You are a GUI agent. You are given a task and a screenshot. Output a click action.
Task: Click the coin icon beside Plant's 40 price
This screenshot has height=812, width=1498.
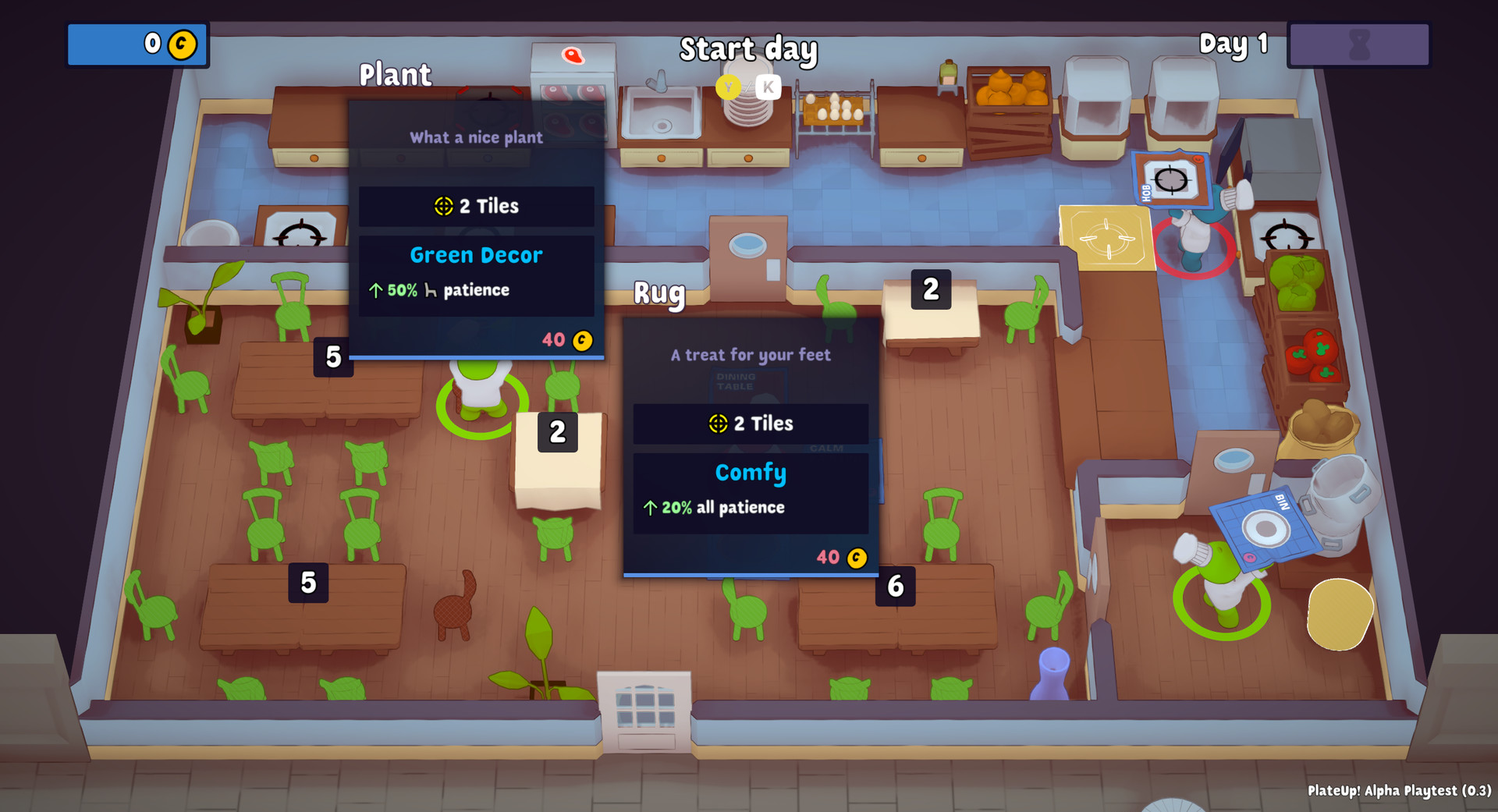click(584, 339)
